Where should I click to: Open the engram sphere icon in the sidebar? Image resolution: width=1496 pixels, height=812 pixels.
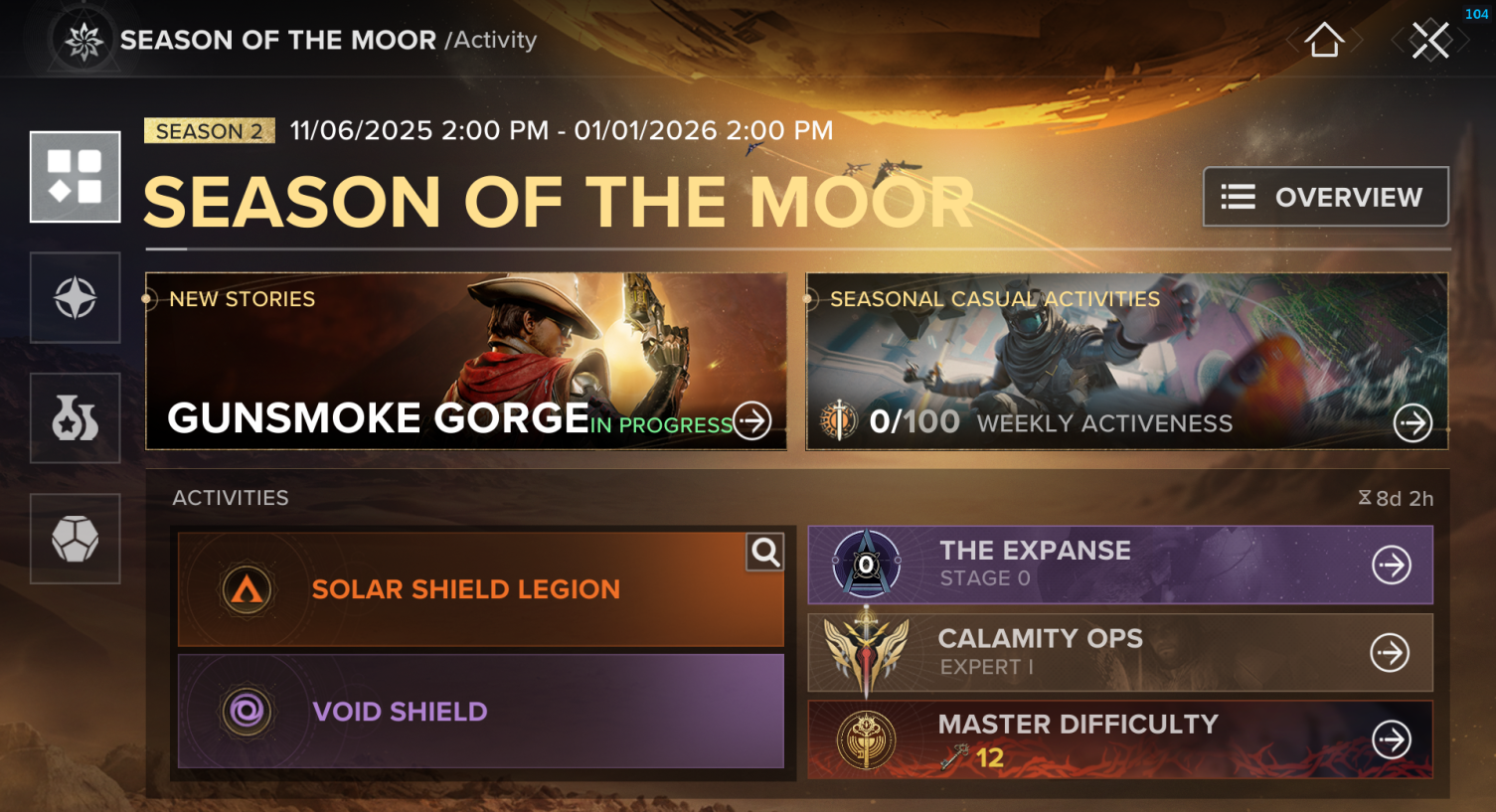point(75,539)
